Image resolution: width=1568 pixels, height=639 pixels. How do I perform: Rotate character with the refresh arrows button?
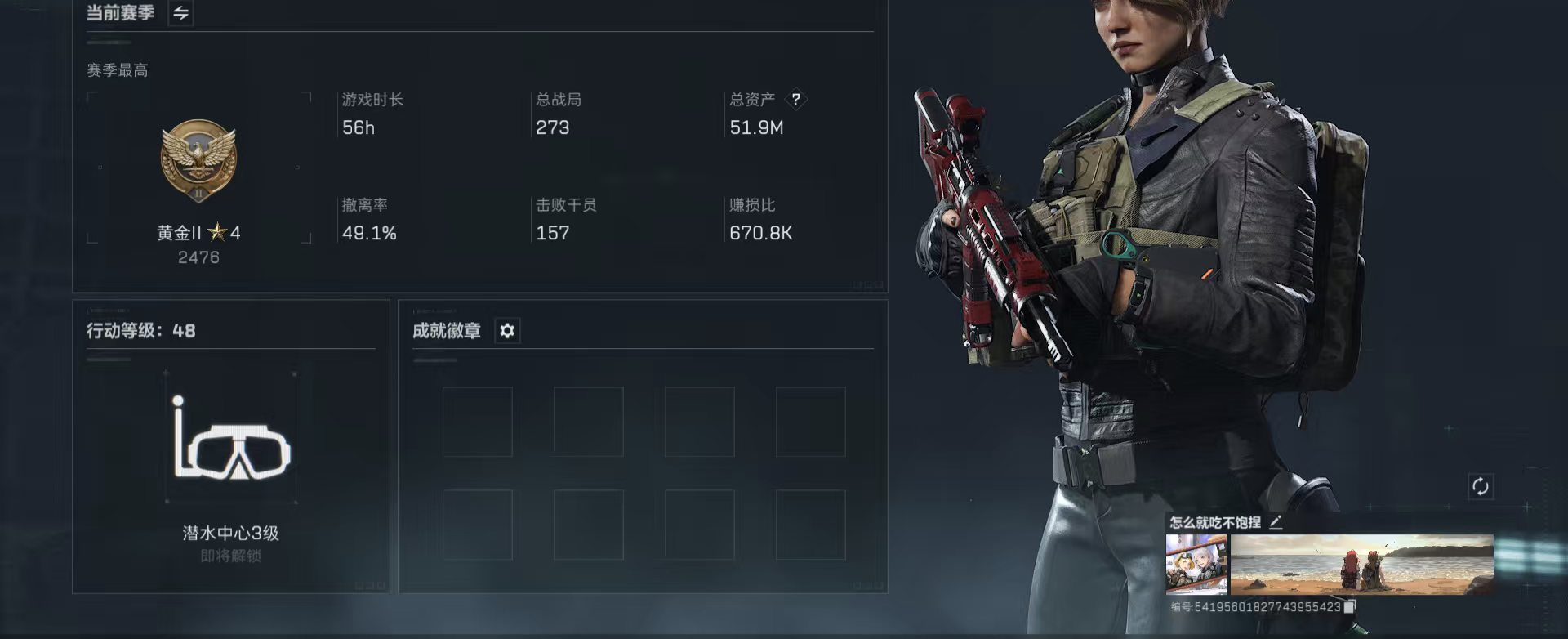point(1480,486)
